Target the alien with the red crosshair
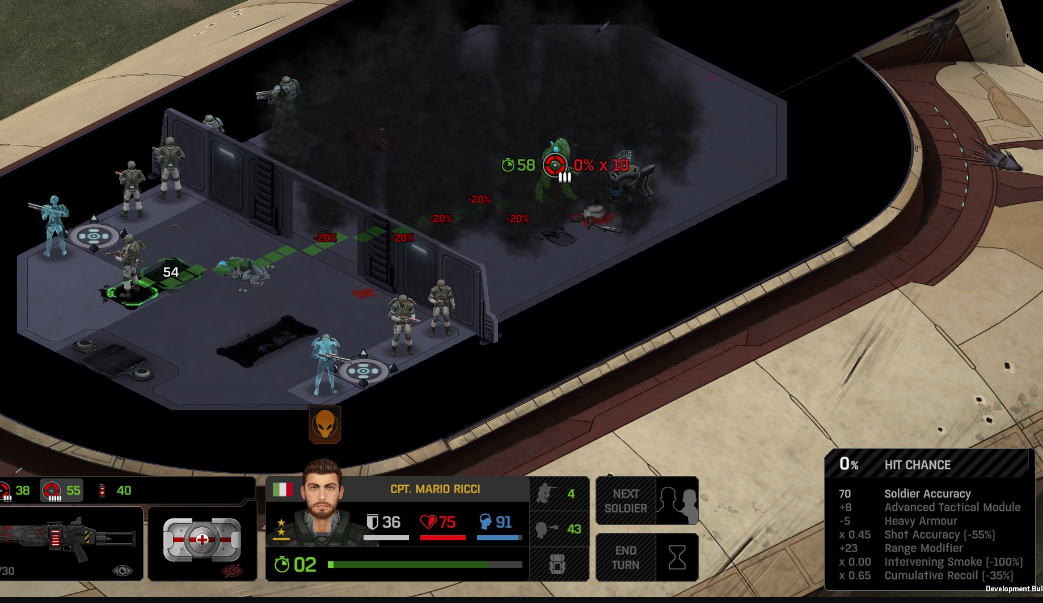The width and height of the screenshot is (1043, 603). (555, 165)
